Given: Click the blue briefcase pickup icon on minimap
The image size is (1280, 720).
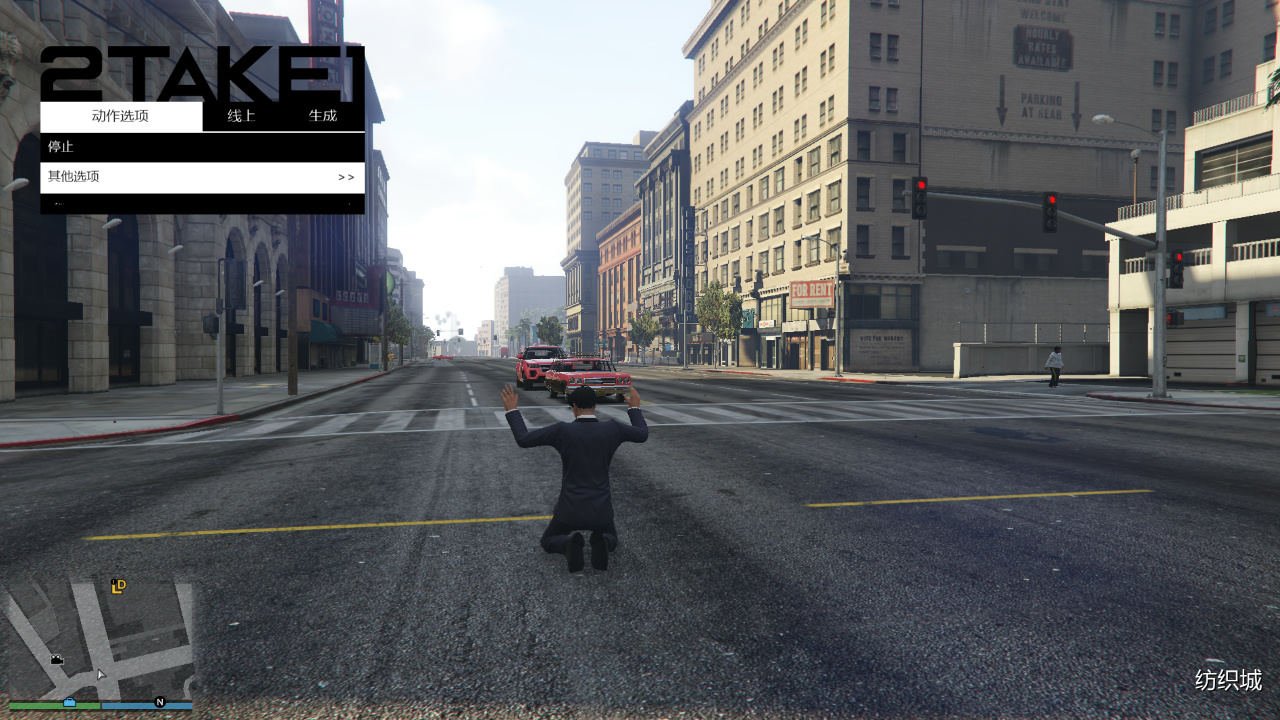Looking at the screenshot, I should tap(70, 703).
